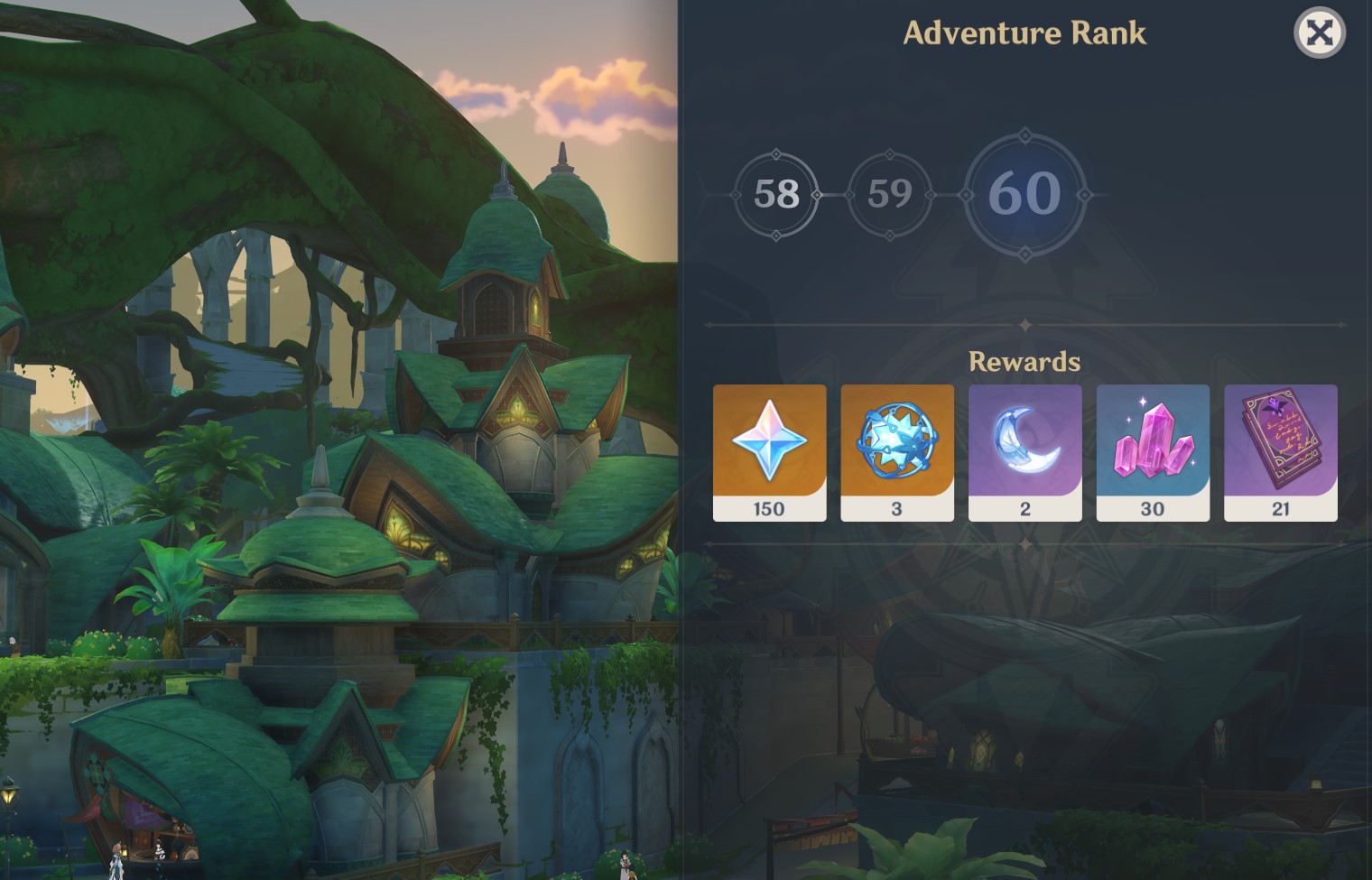
Task: Close the Adventure Rank panel
Action: click(1320, 33)
